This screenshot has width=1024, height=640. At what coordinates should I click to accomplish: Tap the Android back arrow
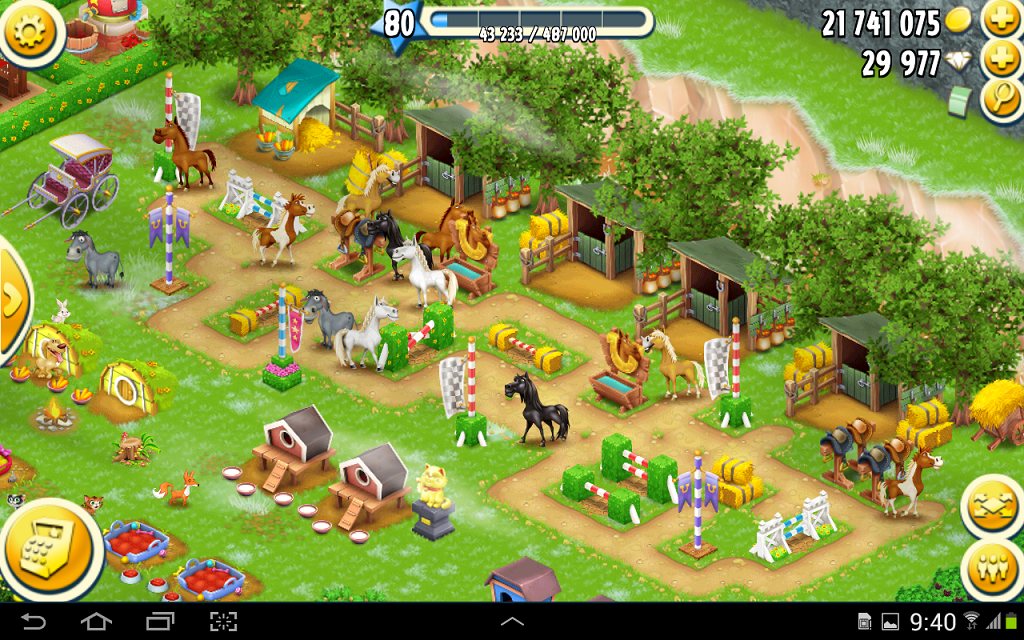click(x=34, y=621)
